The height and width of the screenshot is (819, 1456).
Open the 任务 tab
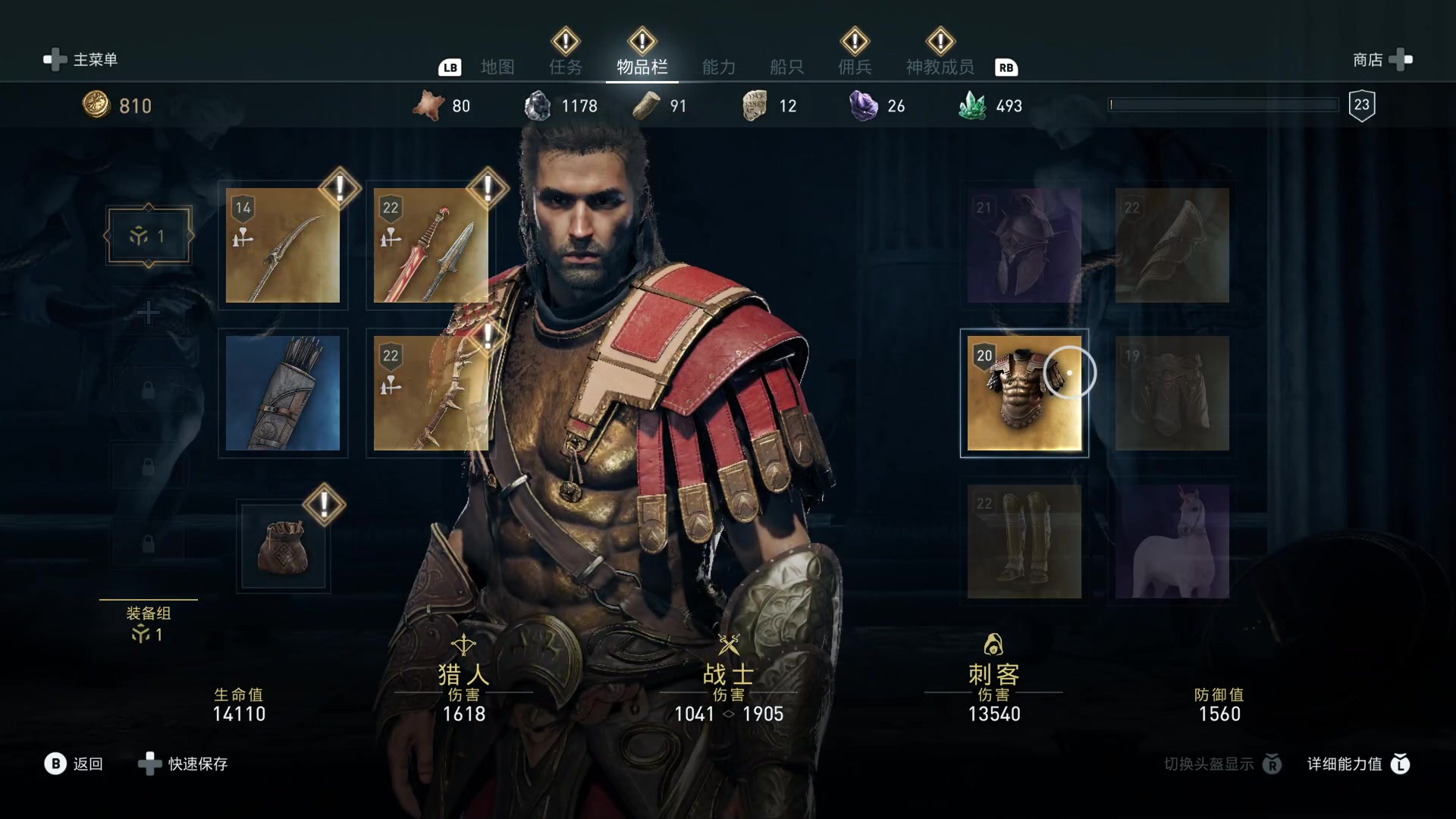point(566,67)
